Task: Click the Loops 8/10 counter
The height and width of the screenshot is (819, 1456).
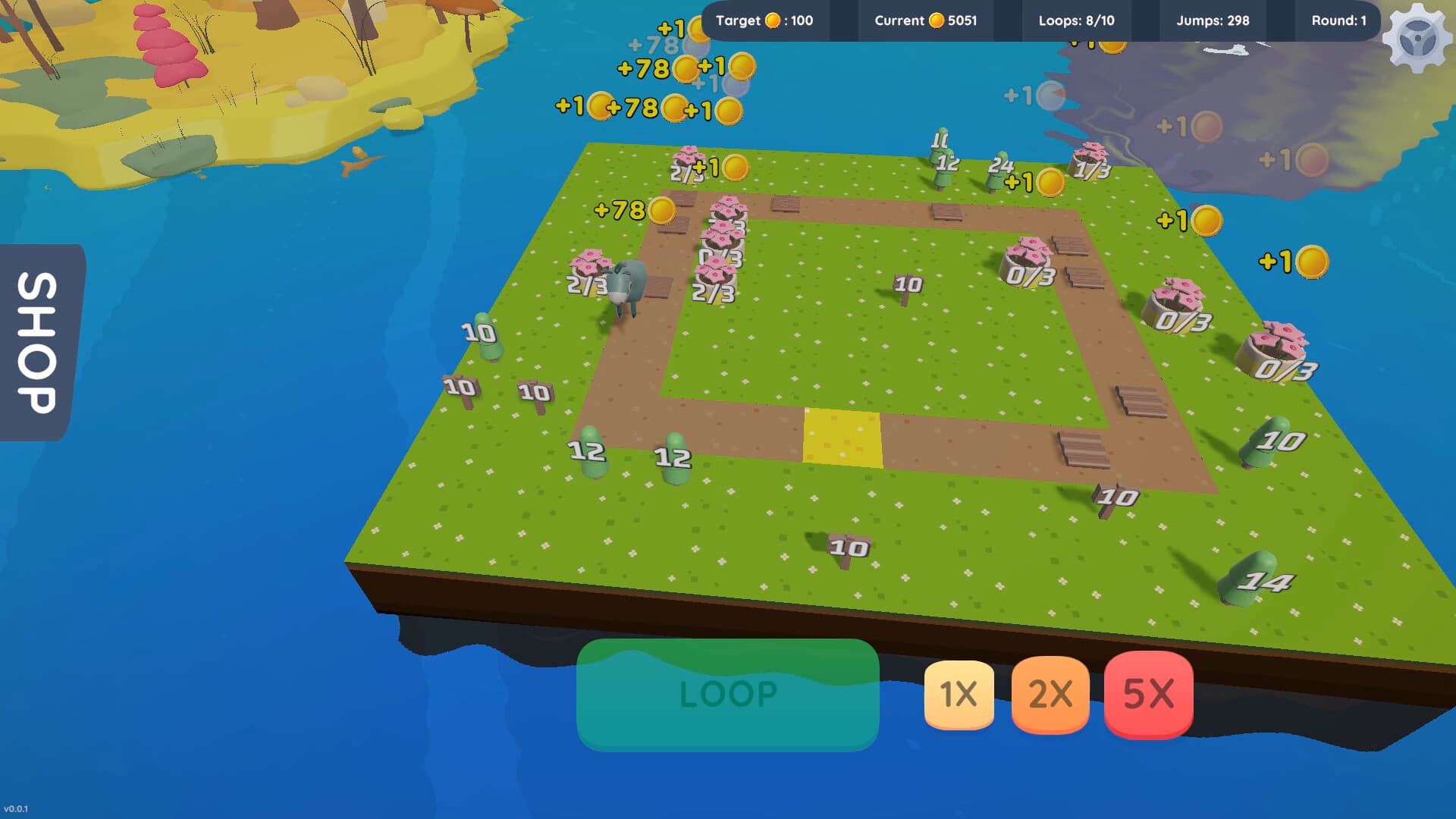Action: pyautogui.click(x=1077, y=21)
